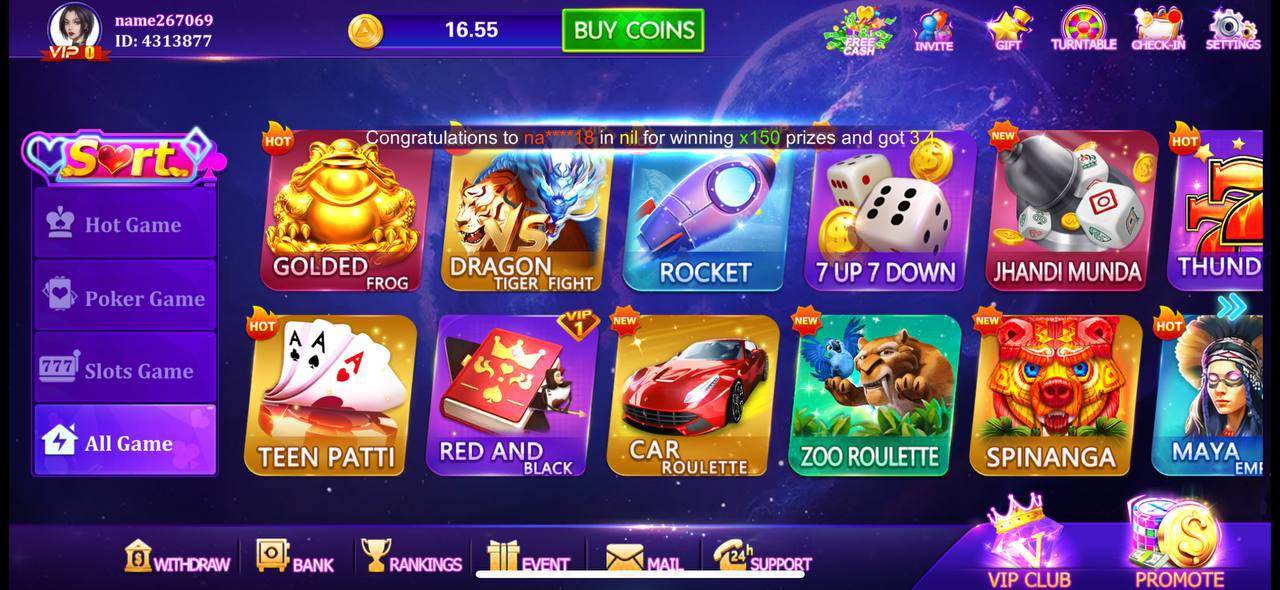The width and height of the screenshot is (1280, 590).
Task: Tap the green Buy Coins button
Action: point(633,30)
